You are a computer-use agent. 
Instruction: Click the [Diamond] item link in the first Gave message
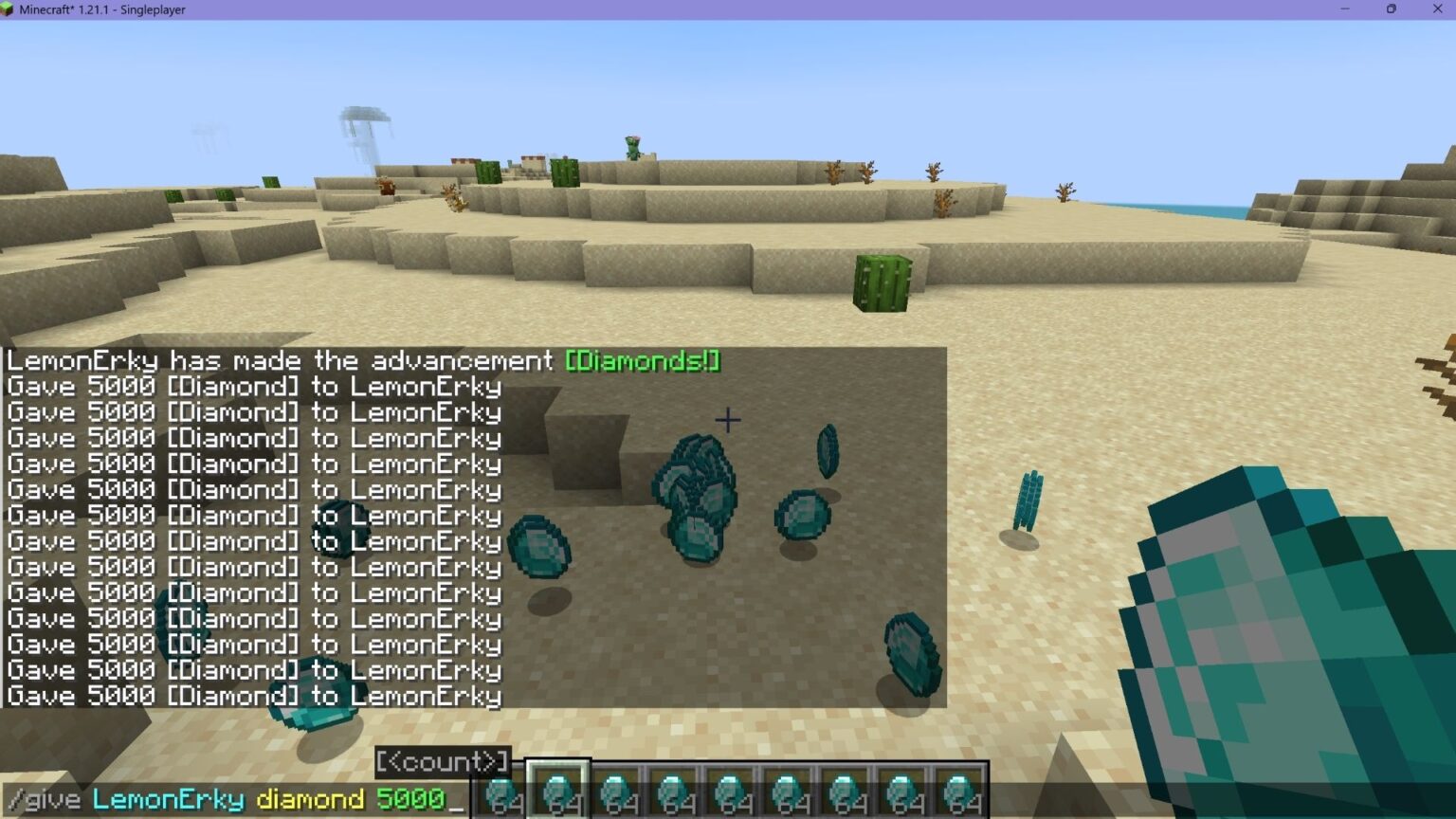pos(234,387)
